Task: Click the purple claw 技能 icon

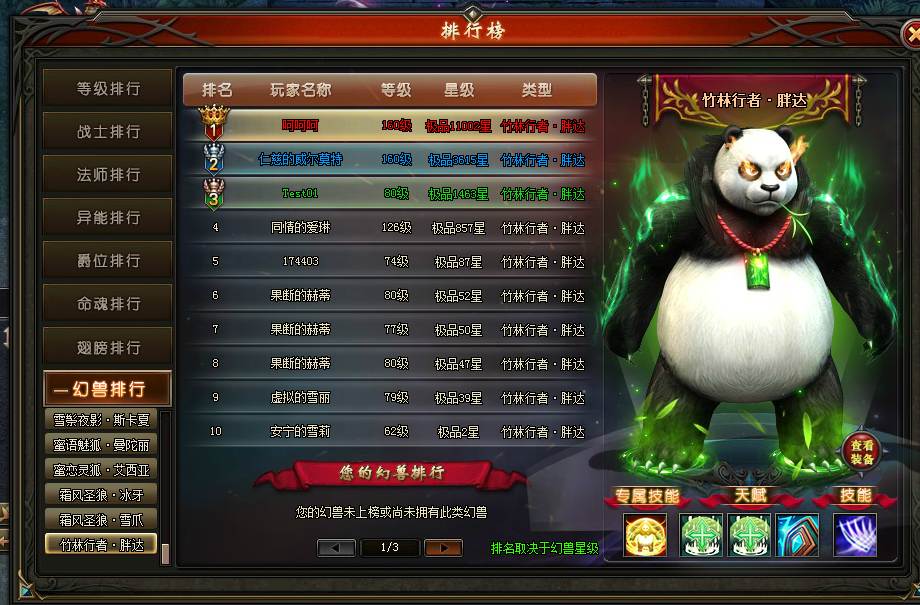Action: 855,535
